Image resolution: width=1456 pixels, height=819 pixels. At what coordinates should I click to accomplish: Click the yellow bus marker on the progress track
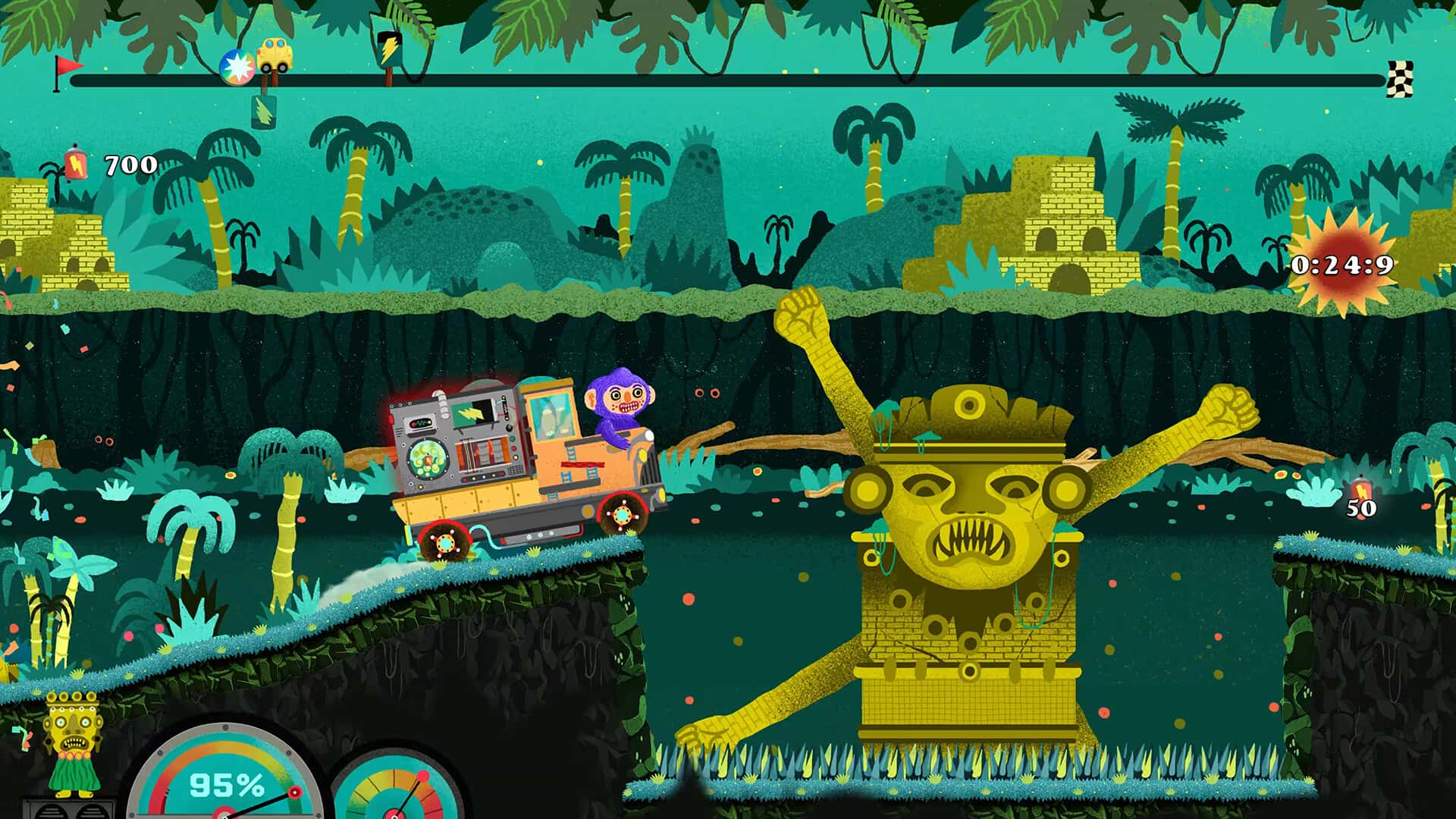[276, 55]
